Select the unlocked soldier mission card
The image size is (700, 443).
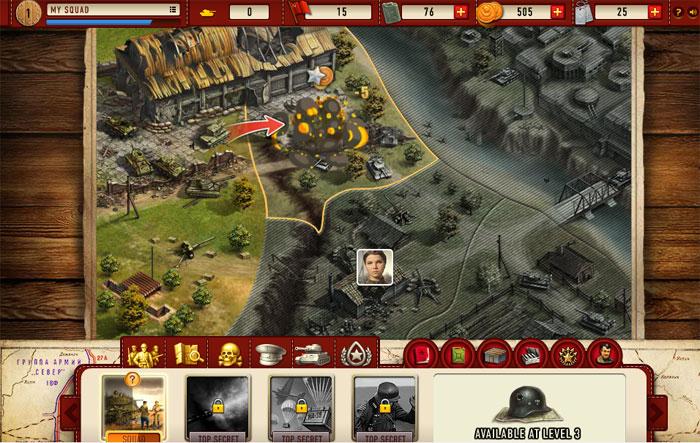(132, 410)
